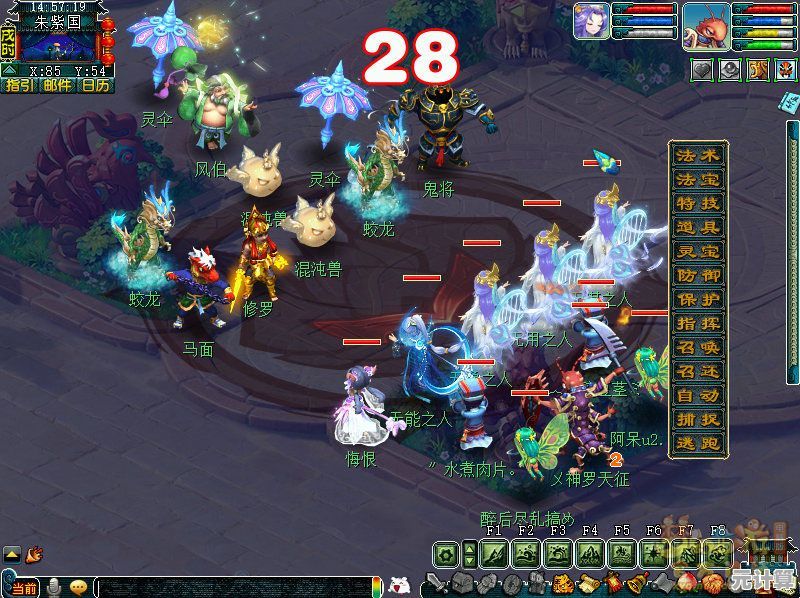
Task: Click the 朱紫国 minimap
Action: (60, 45)
